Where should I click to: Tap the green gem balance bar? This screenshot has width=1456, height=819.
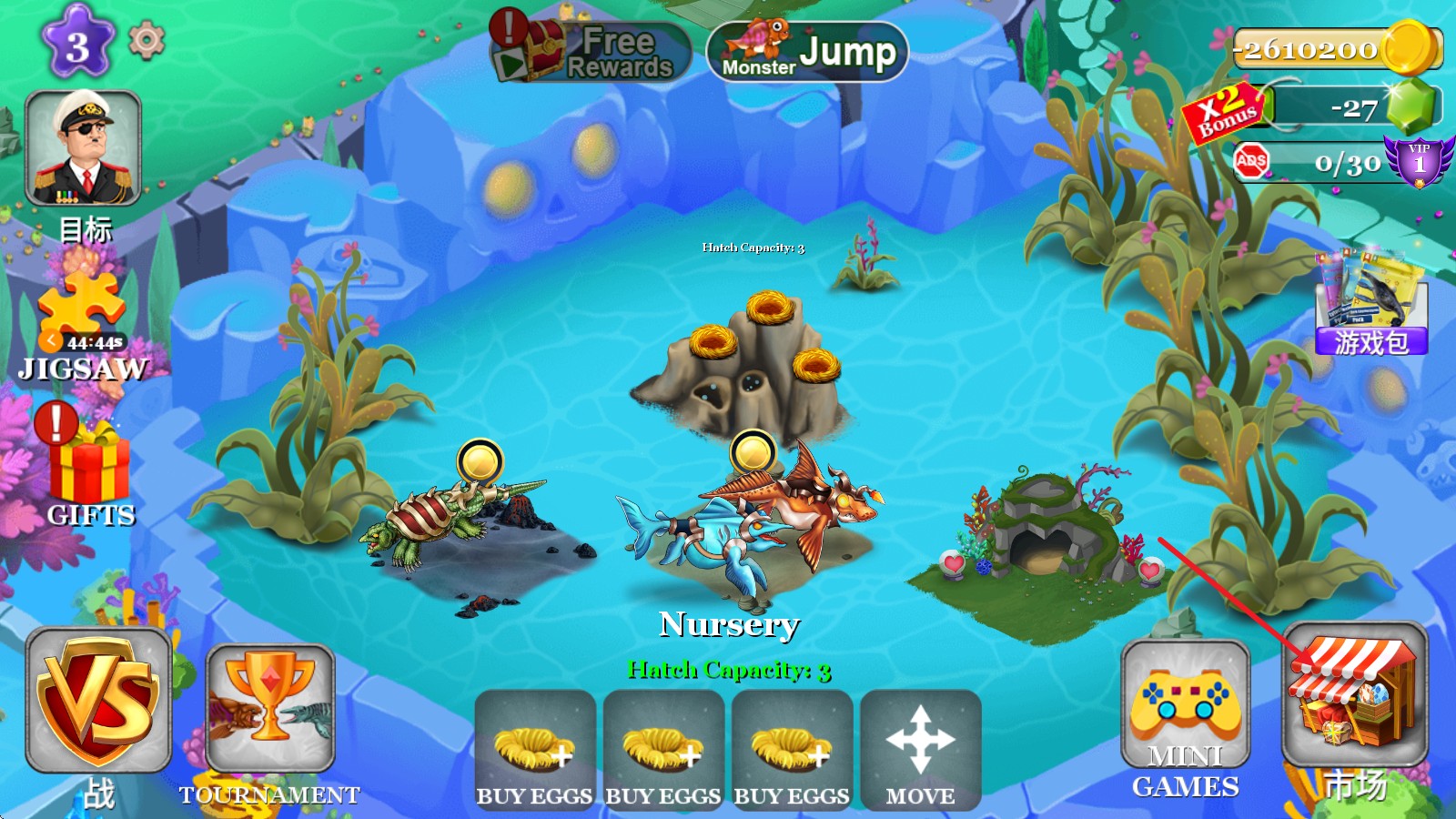point(1354,107)
